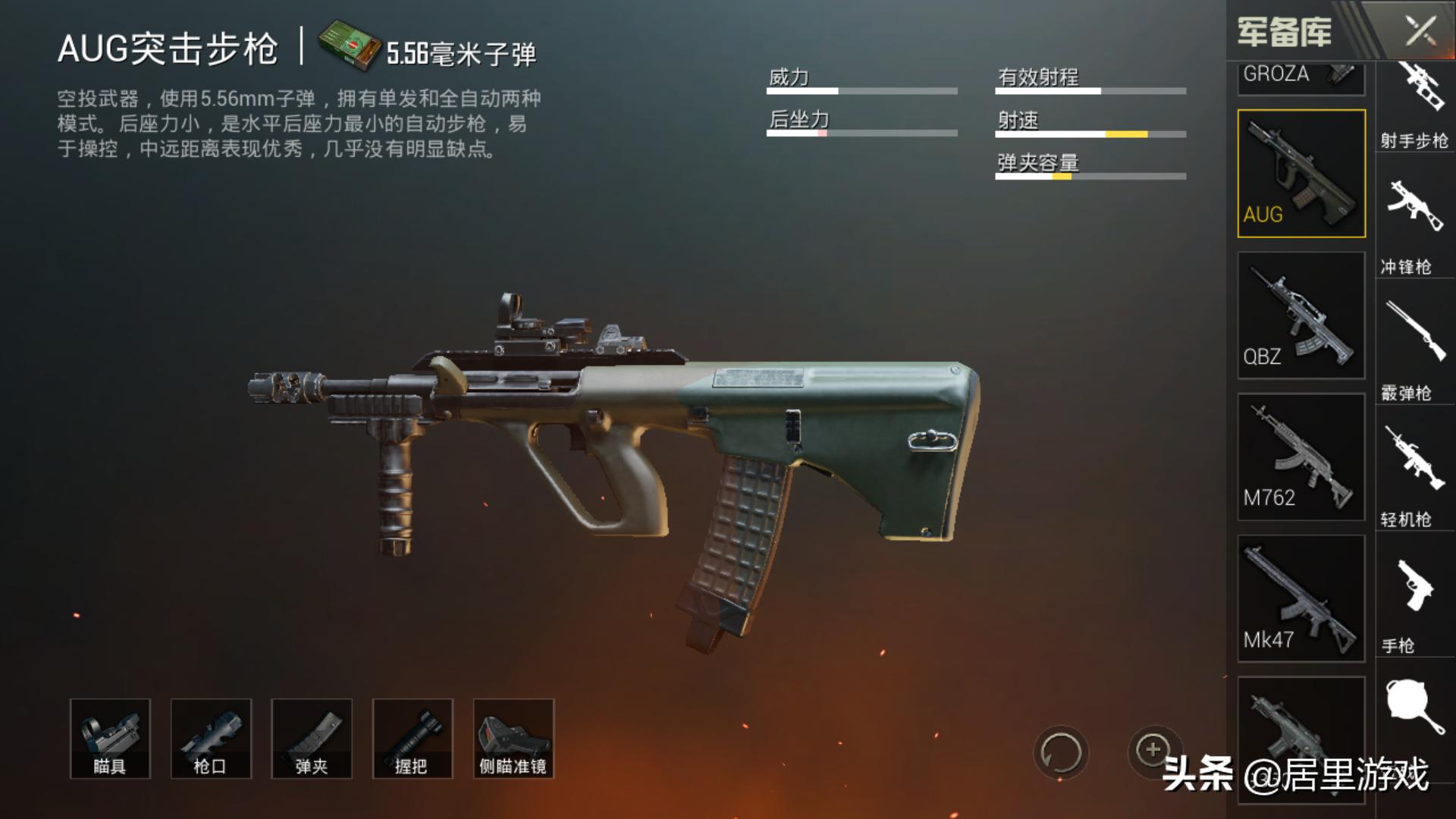Pick the Mk47 rifle tile
The width and height of the screenshot is (1456, 819).
click(1301, 599)
